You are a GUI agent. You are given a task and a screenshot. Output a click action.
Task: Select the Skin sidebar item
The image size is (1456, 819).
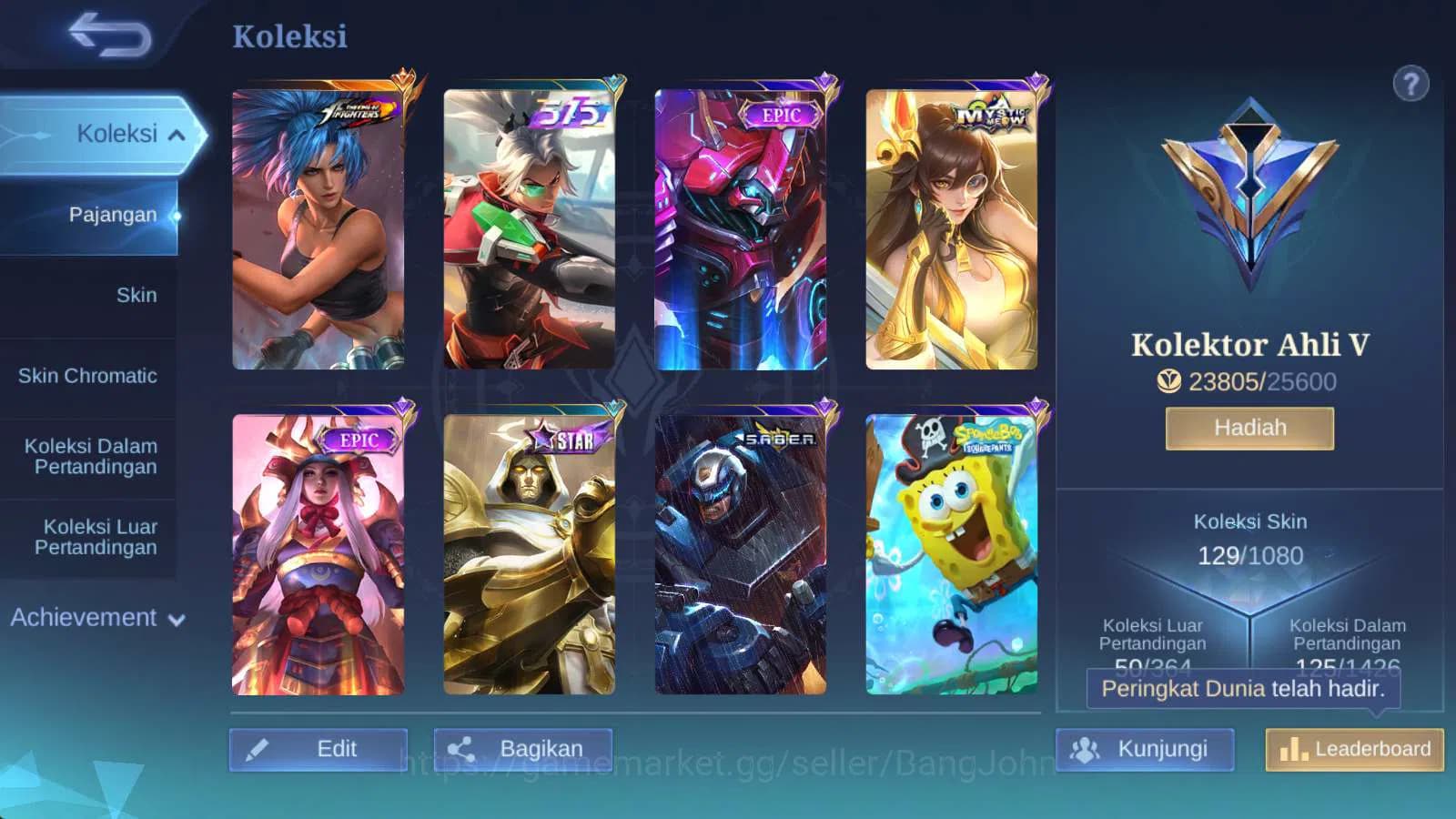(x=136, y=295)
